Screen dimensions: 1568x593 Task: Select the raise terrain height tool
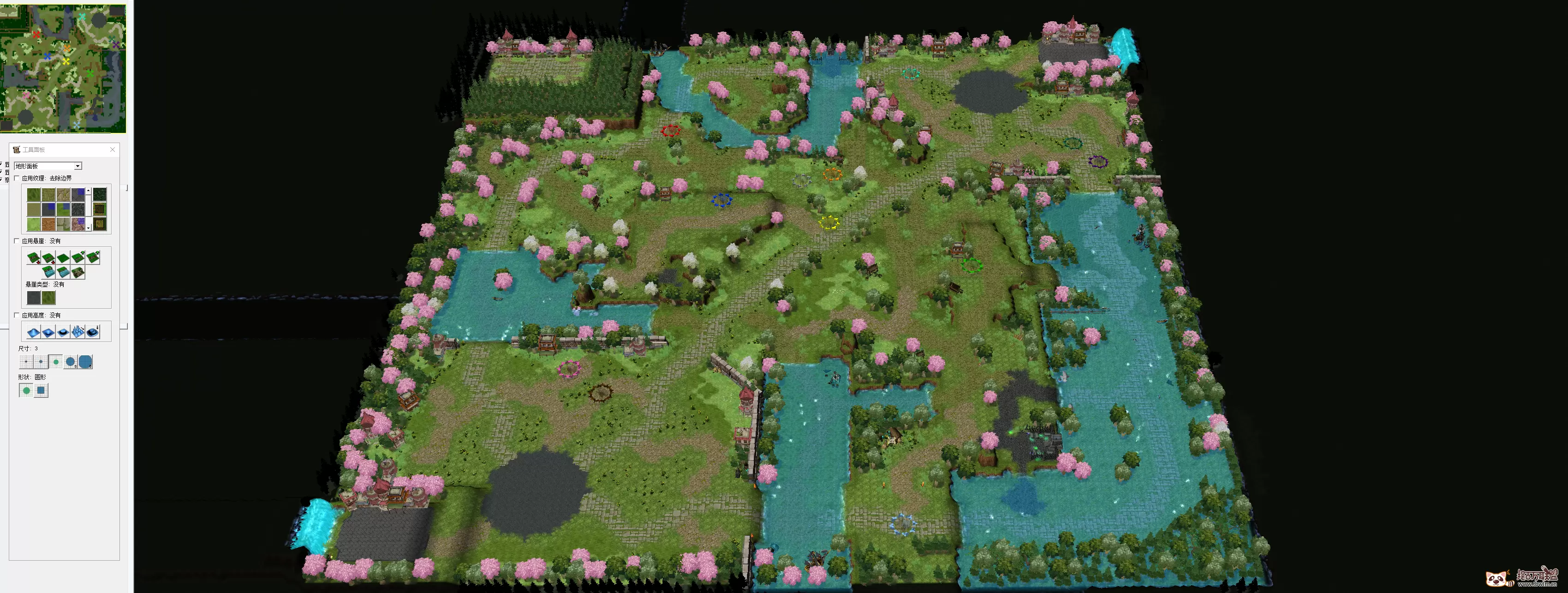click(34, 332)
